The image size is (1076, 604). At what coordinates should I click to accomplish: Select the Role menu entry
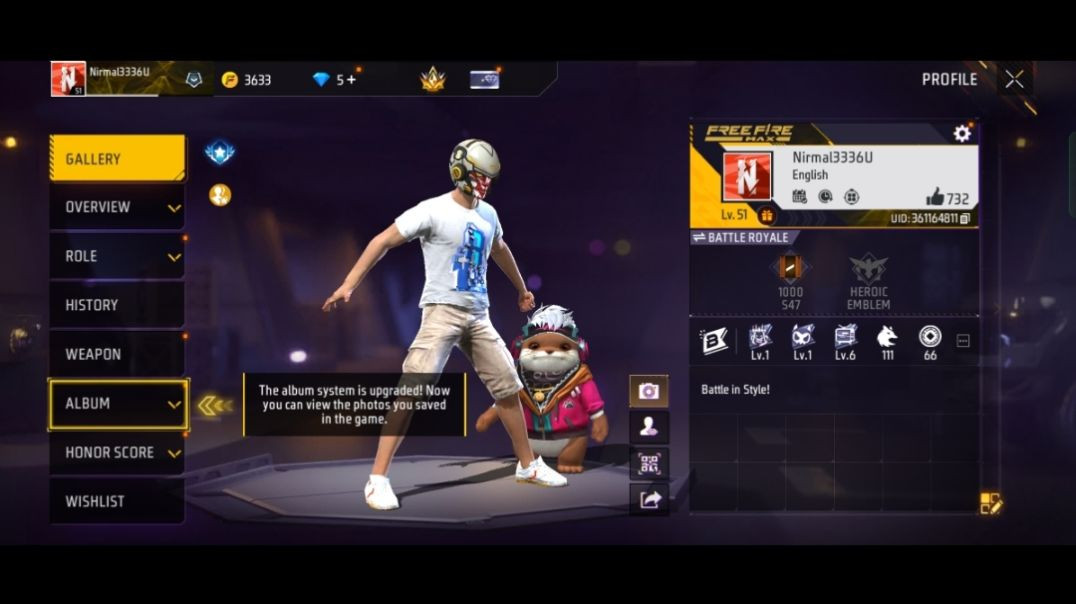coord(117,256)
